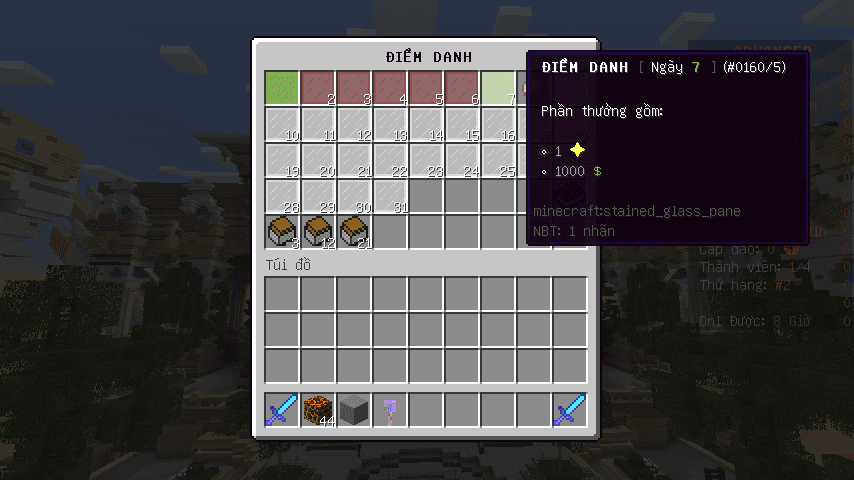Claim the green day 1 attendance pane
This screenshot has width=854, height=480.
(282, 88)
